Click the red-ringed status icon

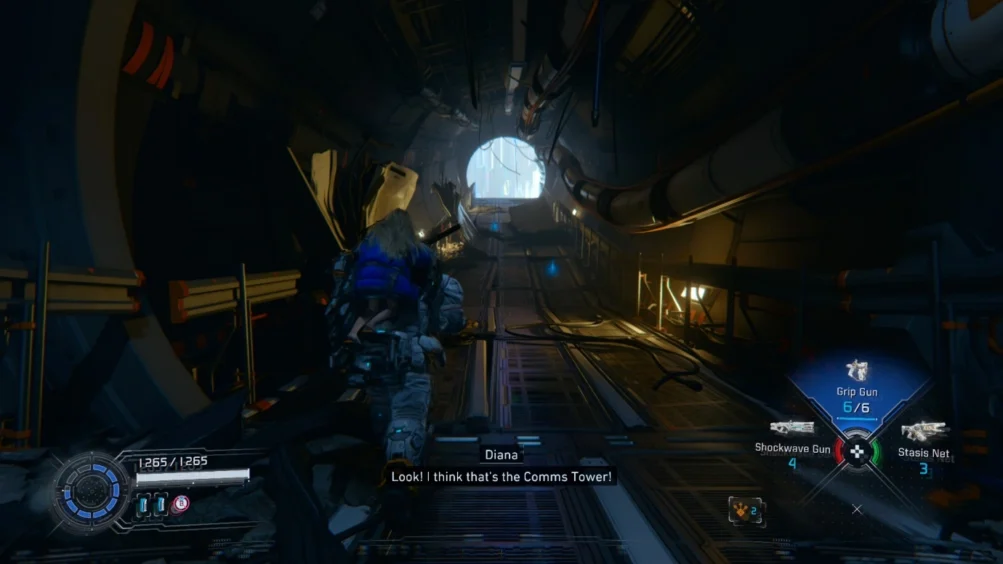point(181,504)
